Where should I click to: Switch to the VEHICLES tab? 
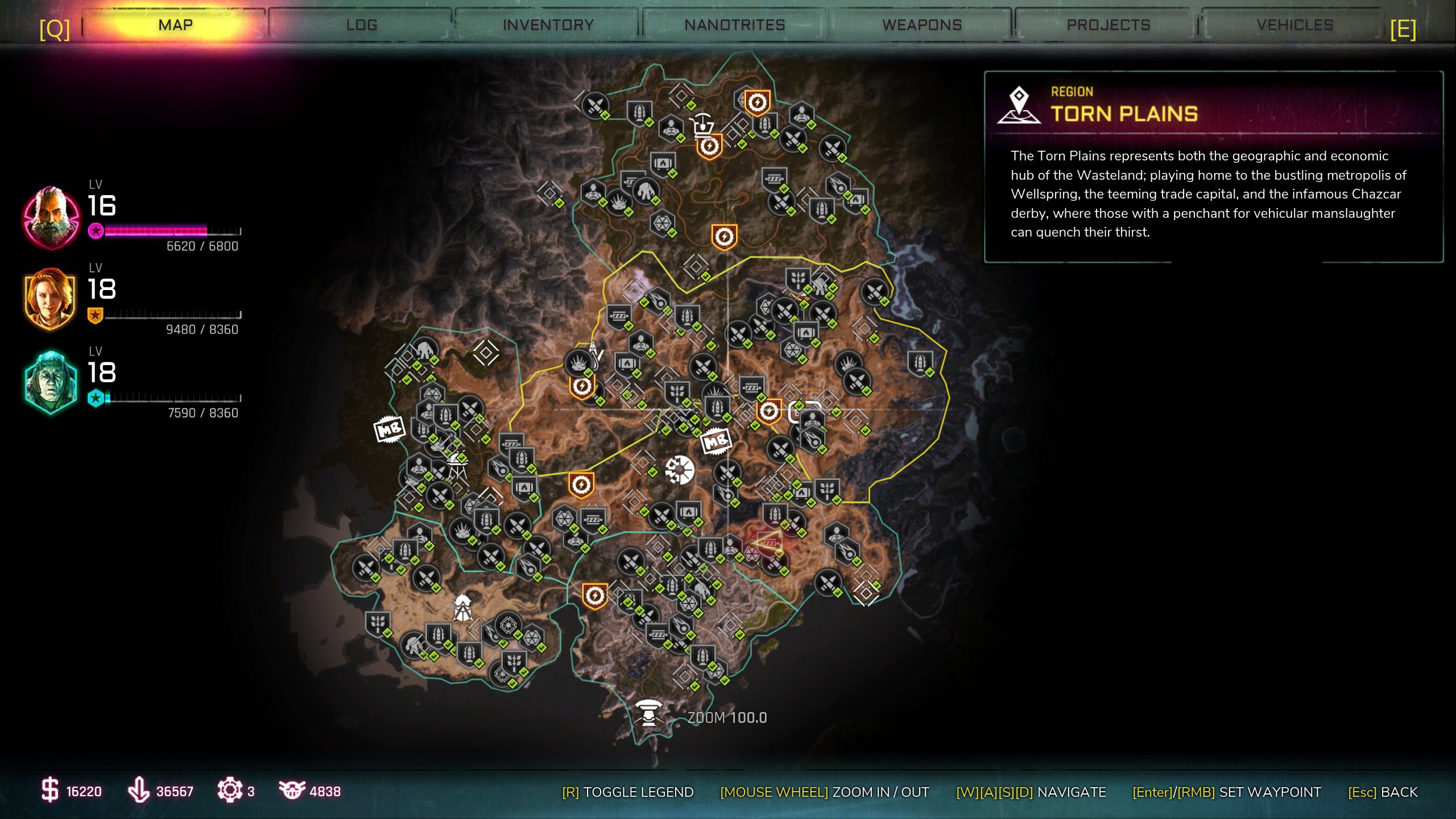pyautogui.click(x=1295, y=25)
